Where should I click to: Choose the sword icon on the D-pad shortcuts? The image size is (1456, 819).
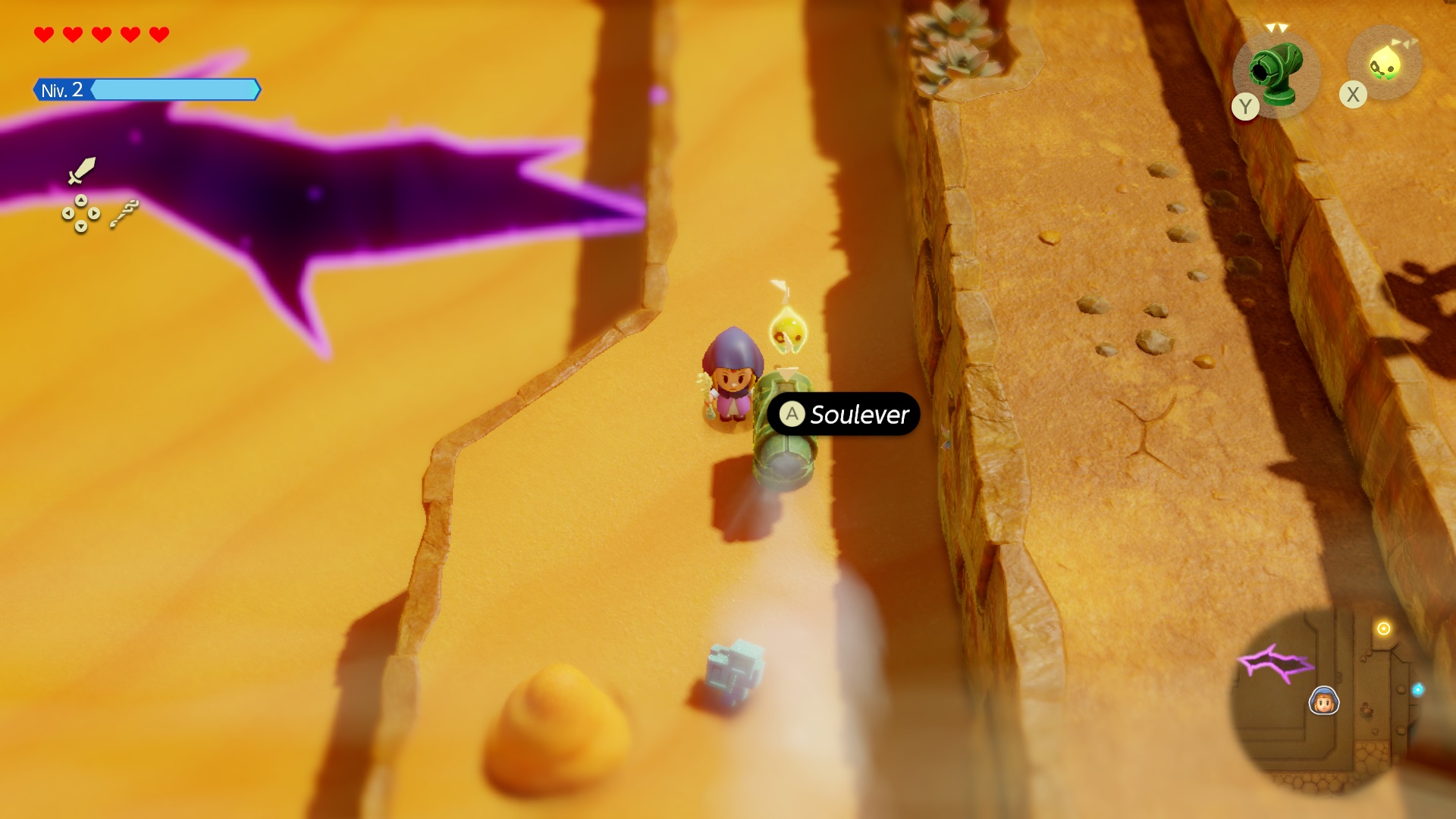point(81,170)
